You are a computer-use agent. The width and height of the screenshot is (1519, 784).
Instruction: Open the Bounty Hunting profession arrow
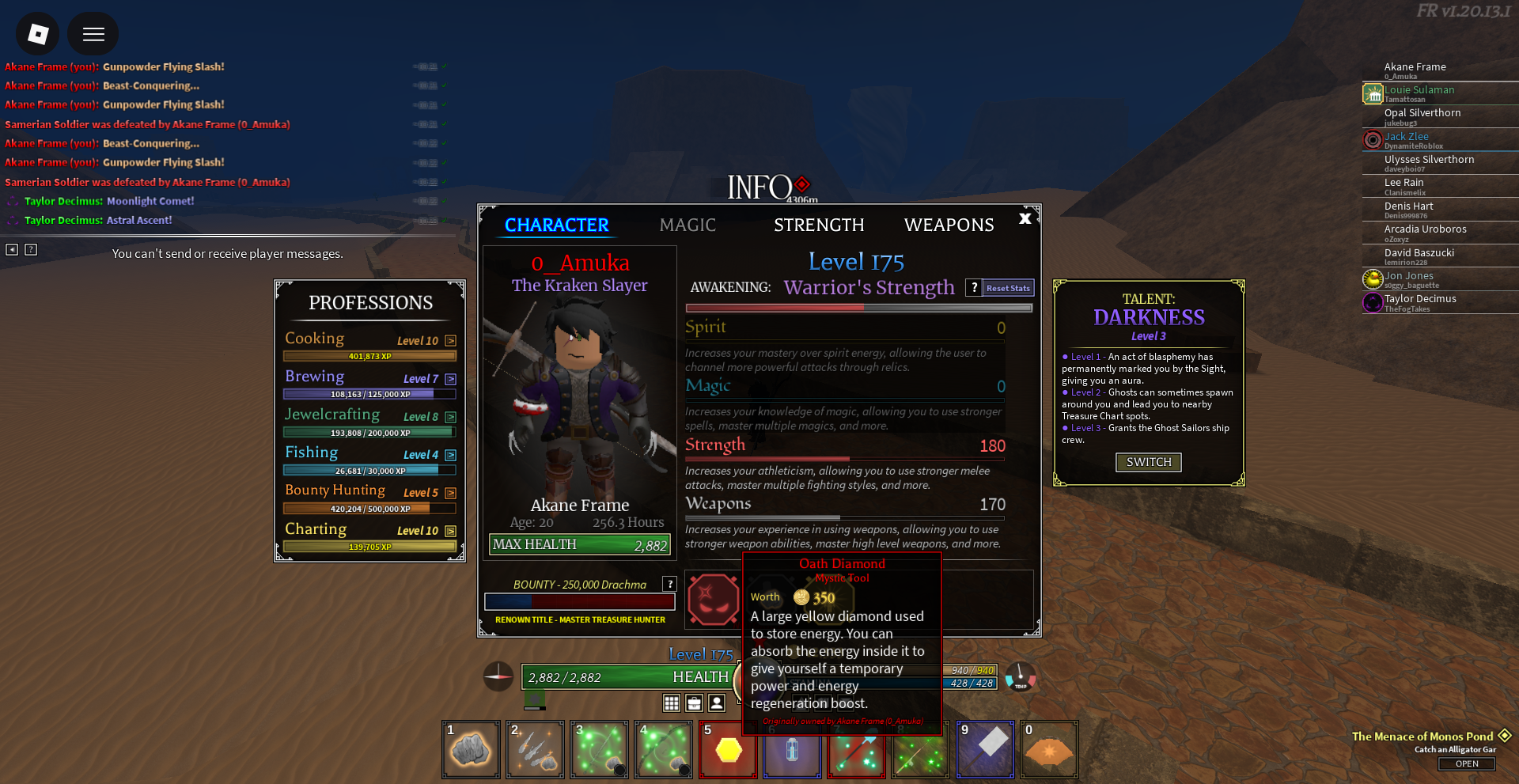(450, 493)
